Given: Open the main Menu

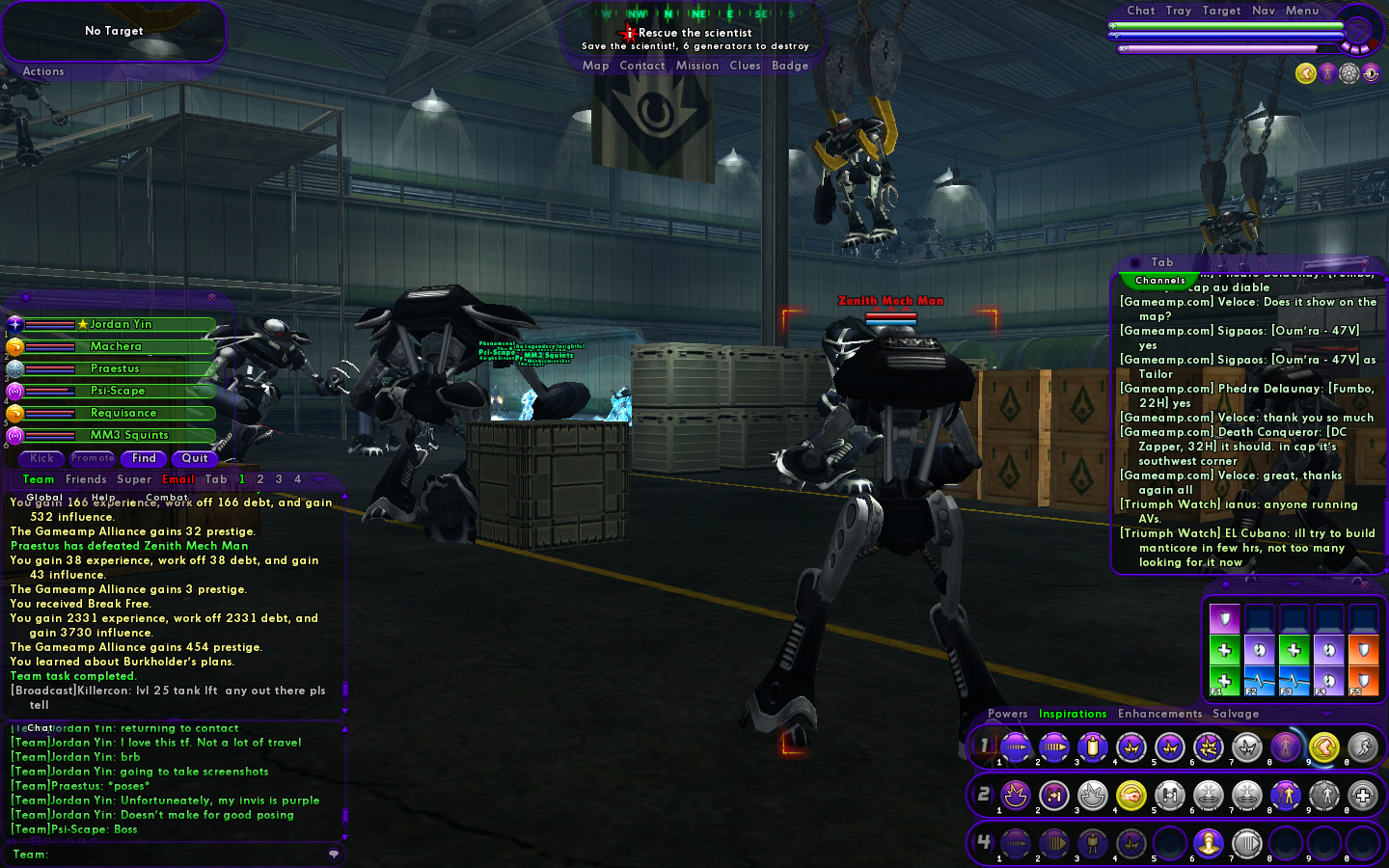Looking at the screenshot, I should coord(1301,11).
